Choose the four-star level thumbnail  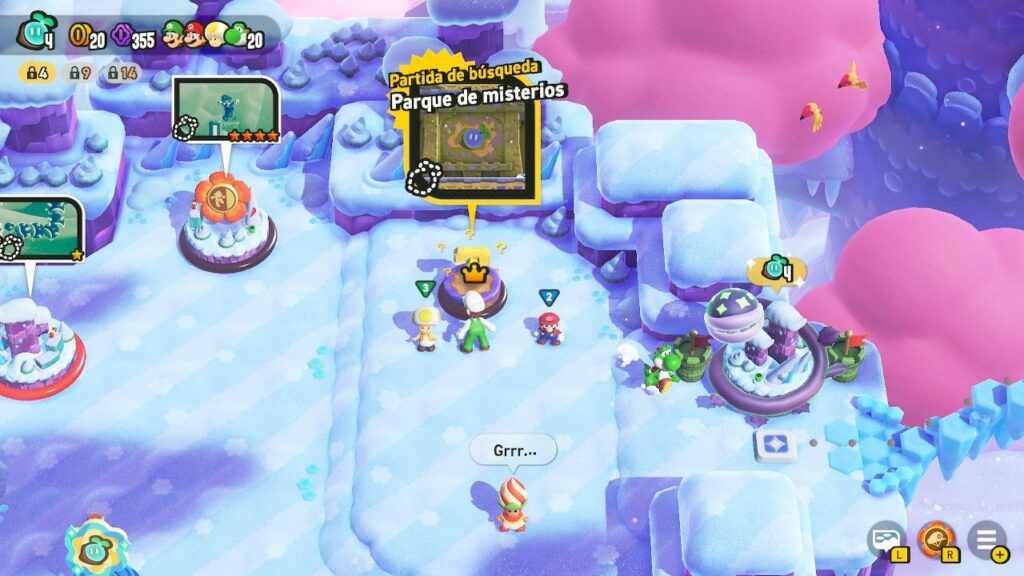pos(225,110)
